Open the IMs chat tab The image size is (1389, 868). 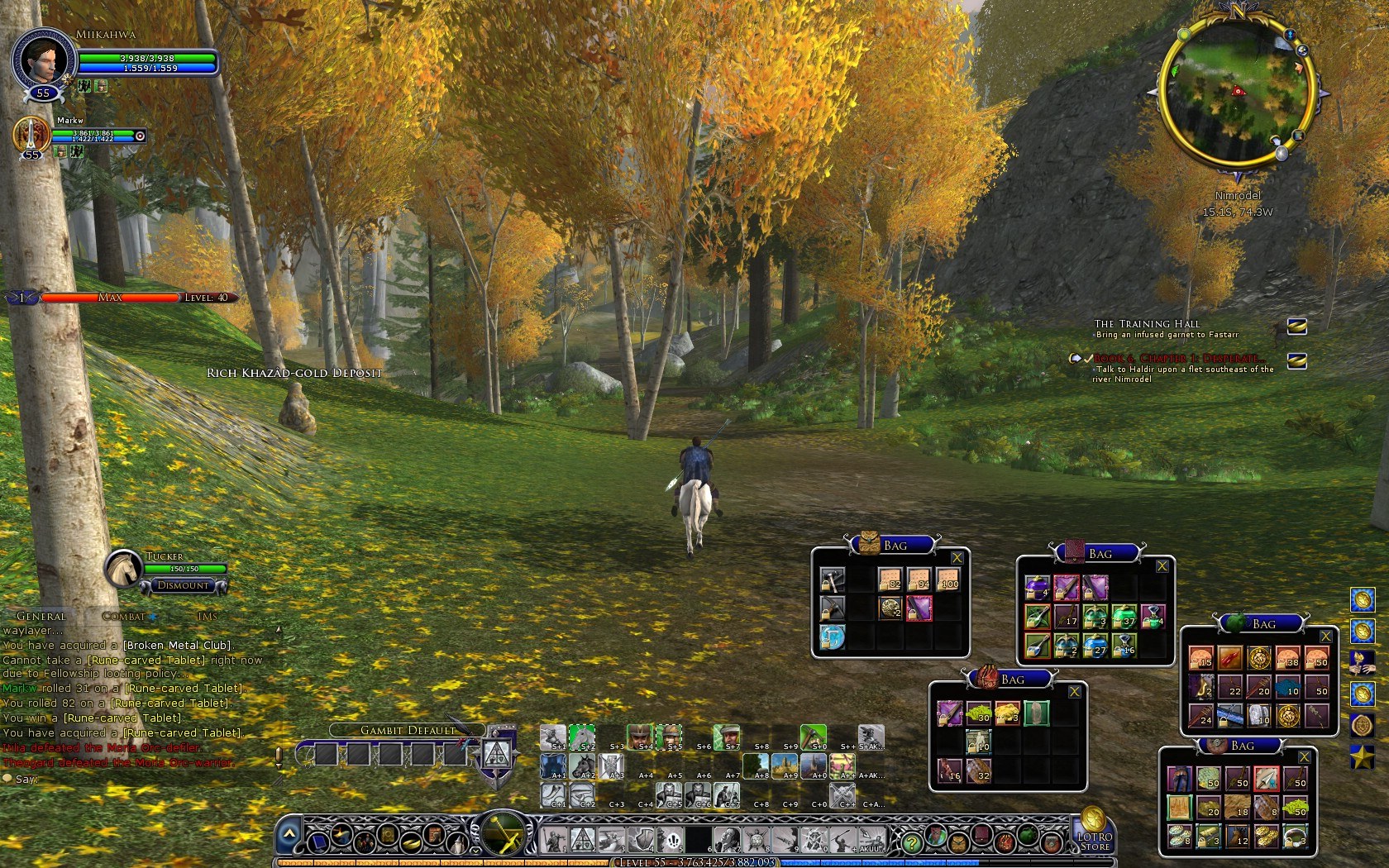point(208,617)
